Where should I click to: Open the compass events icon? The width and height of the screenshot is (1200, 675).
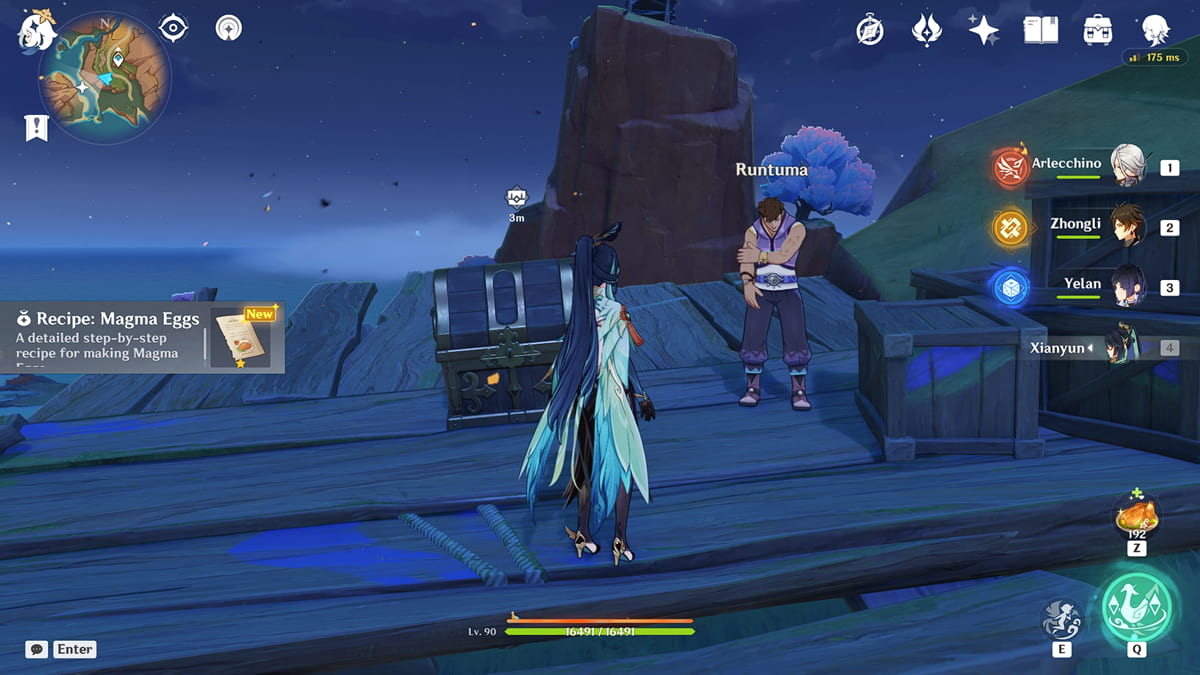(870, 30)
